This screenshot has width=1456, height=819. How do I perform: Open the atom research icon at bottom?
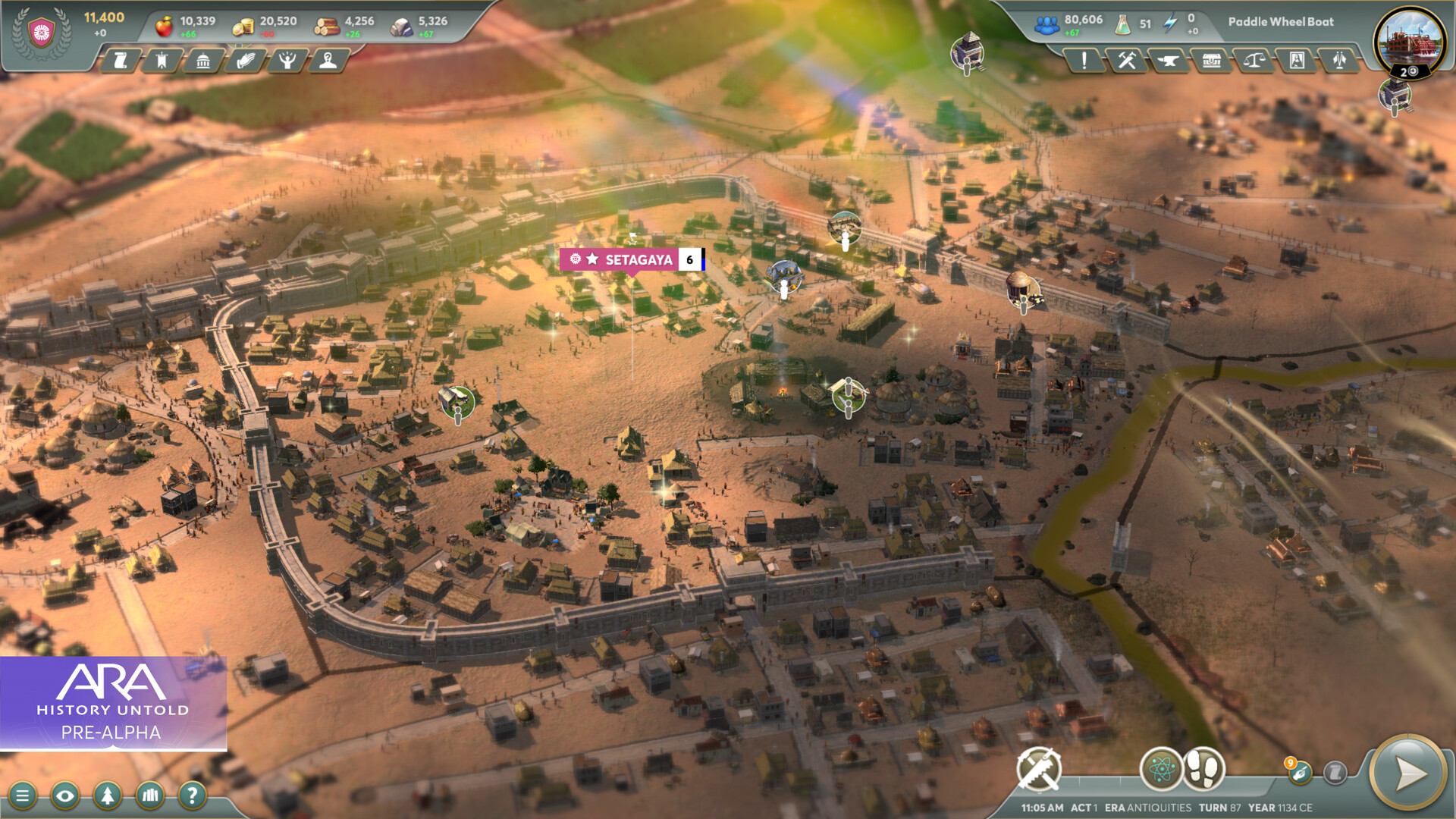click(x=1163, y=767)
